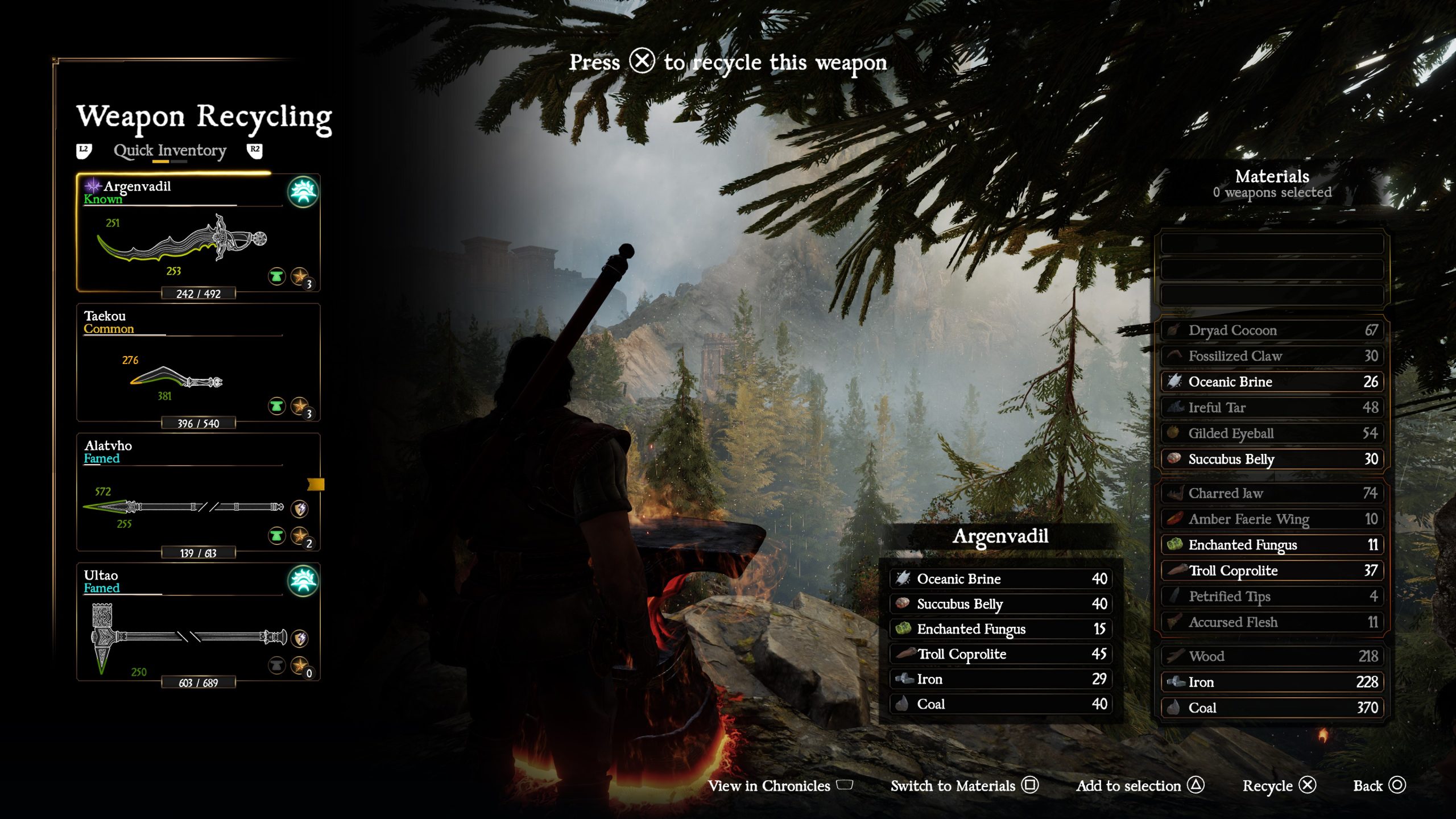Viewport: 1456px width, 819px height.
Task: Choose Add to selection
Action: pos(1139,785)
